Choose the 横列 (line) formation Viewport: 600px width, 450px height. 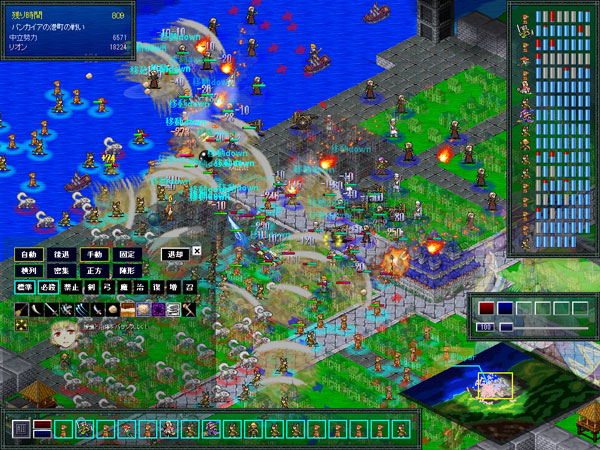(29, 271)
